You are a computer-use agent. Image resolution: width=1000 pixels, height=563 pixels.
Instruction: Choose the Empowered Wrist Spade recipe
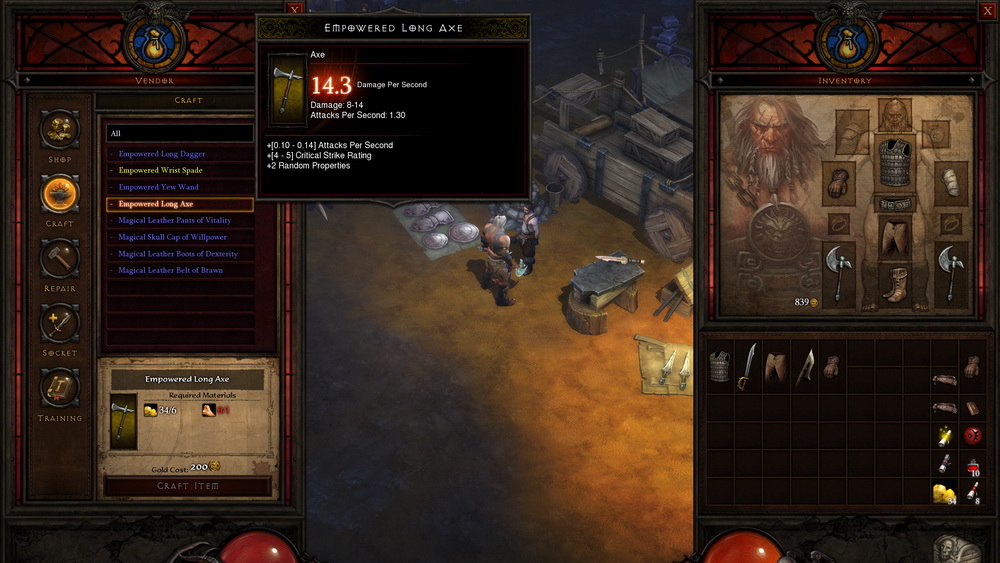click(160, 171)
